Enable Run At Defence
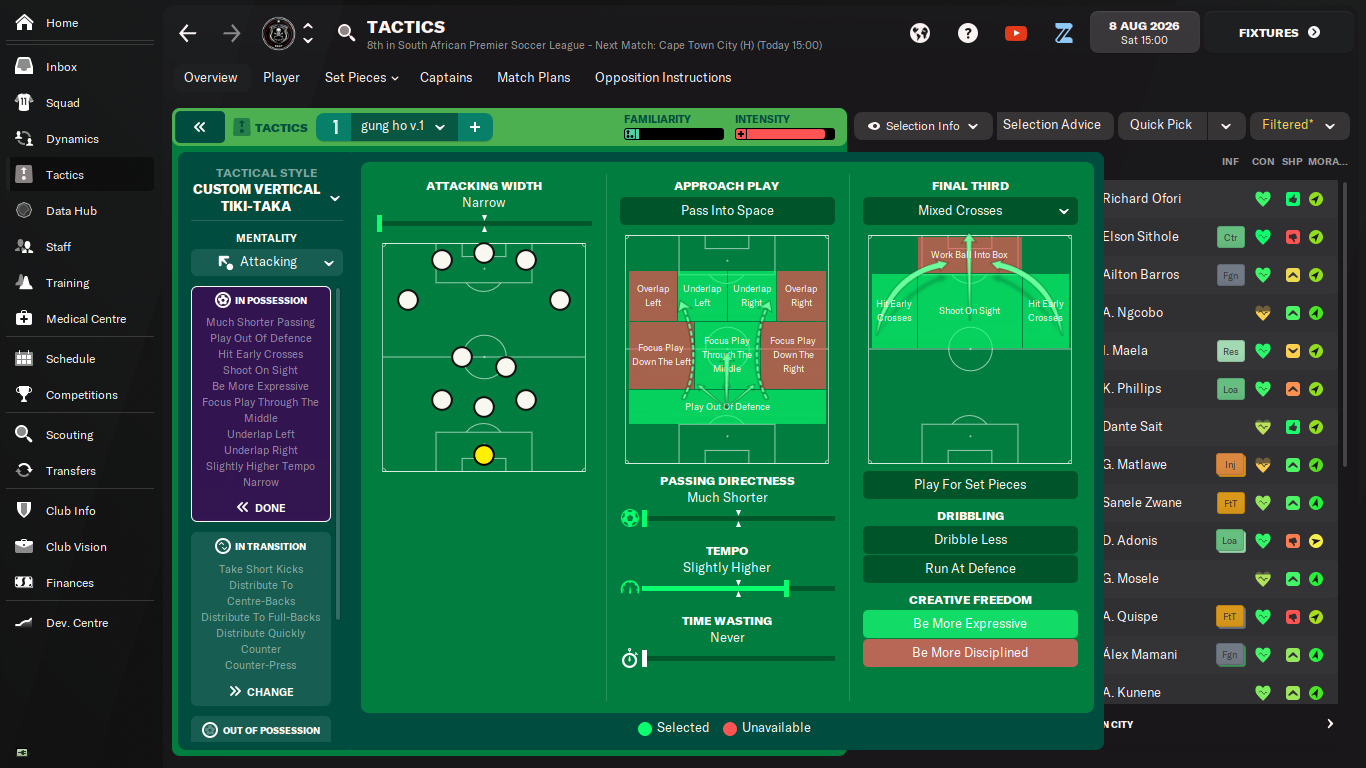Image resolution: width=1366 pixels, height=768 pixels. tap(970, 569)
